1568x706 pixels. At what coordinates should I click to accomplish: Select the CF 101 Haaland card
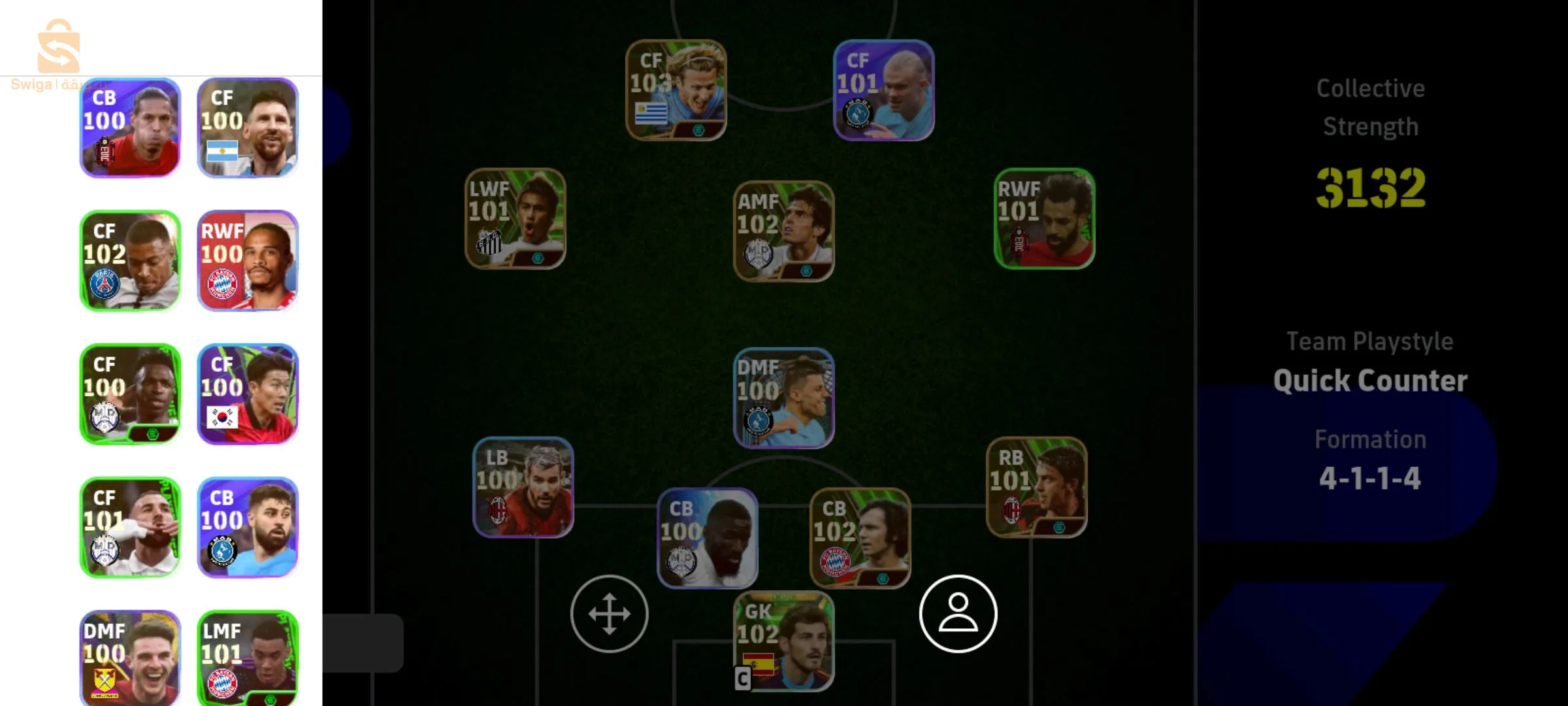click(x=882, y=88)
